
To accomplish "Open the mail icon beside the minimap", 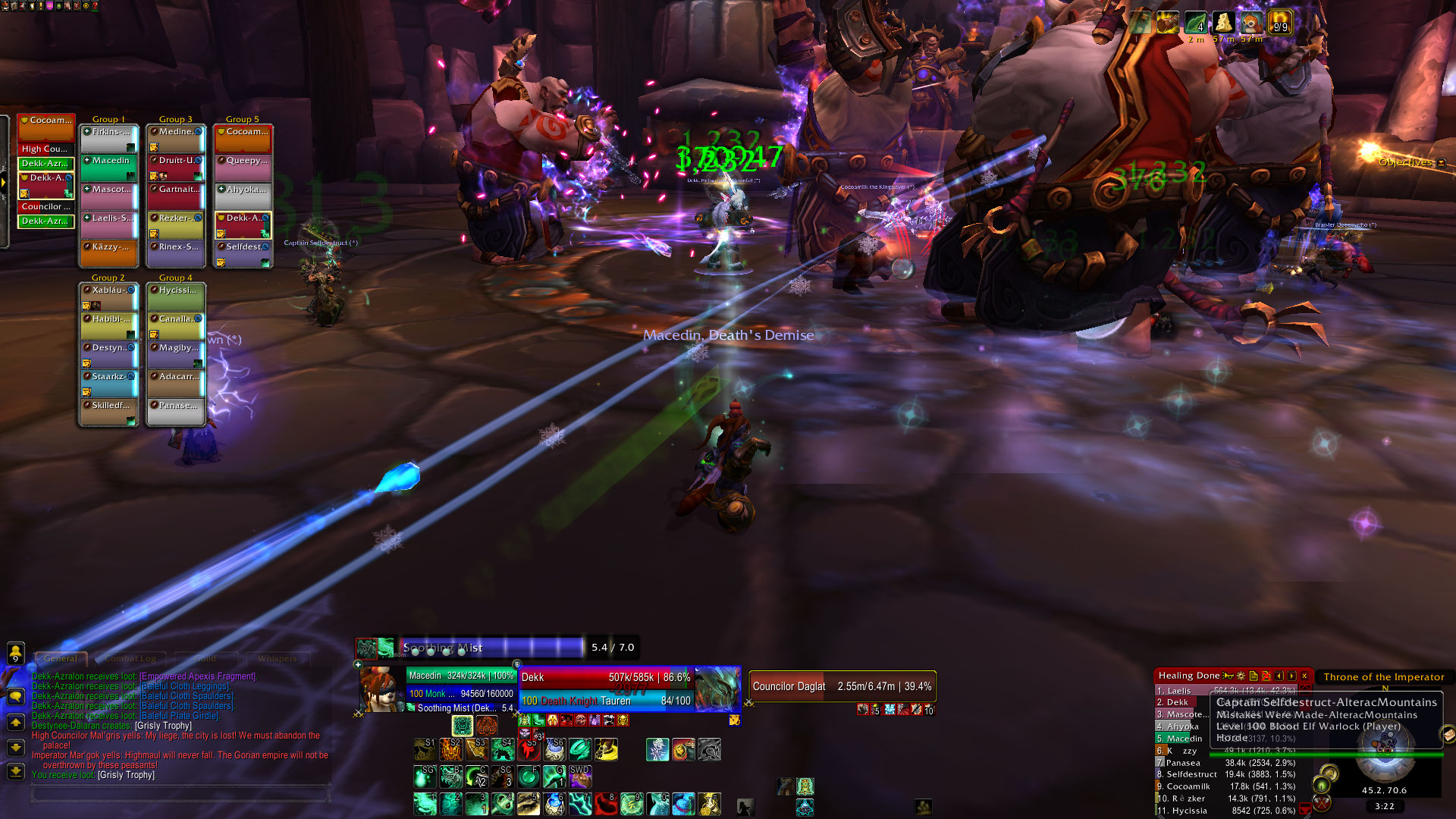I will point(1448,734).
